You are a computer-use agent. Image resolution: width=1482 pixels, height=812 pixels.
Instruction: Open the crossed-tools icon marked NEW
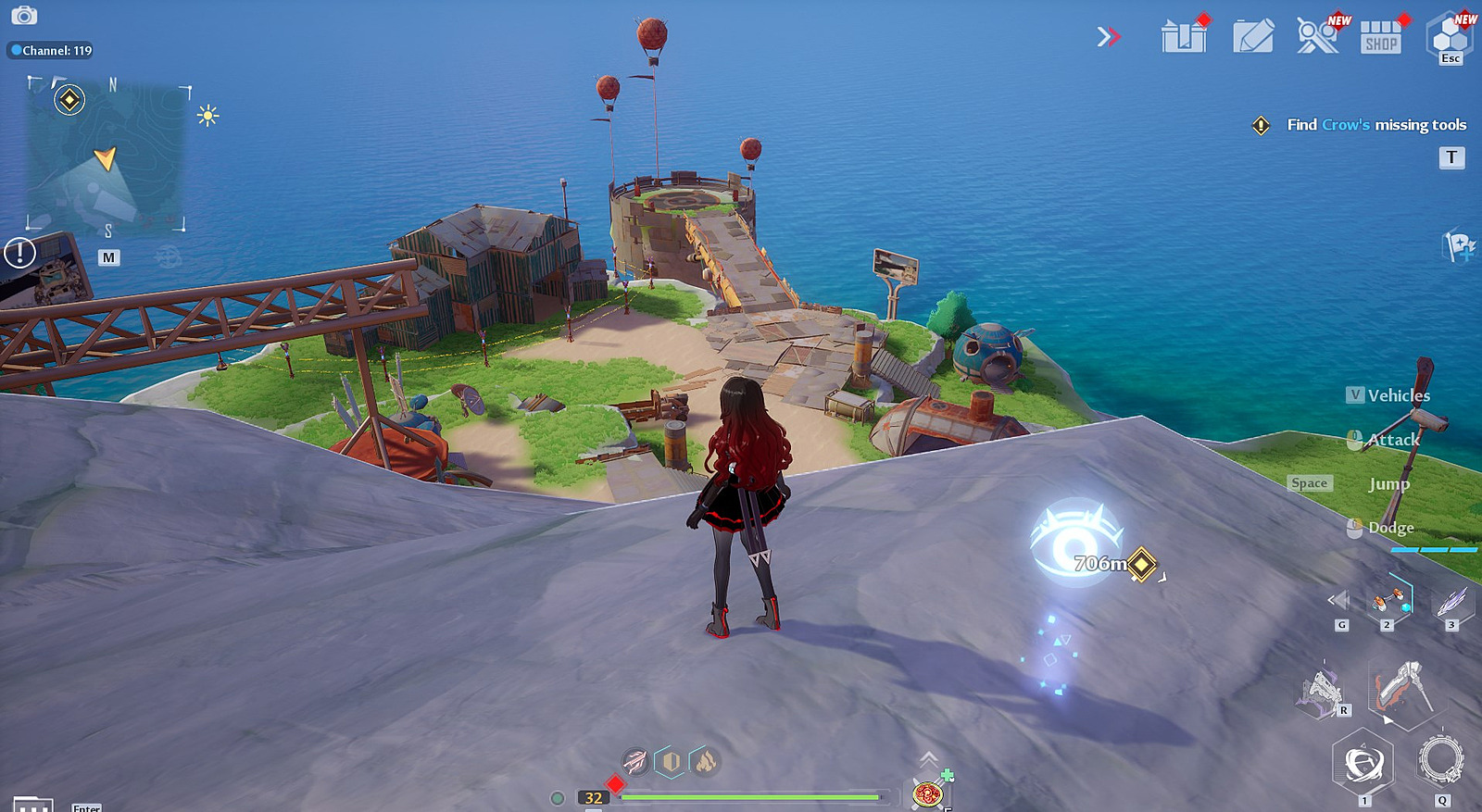coord(1317,37)
